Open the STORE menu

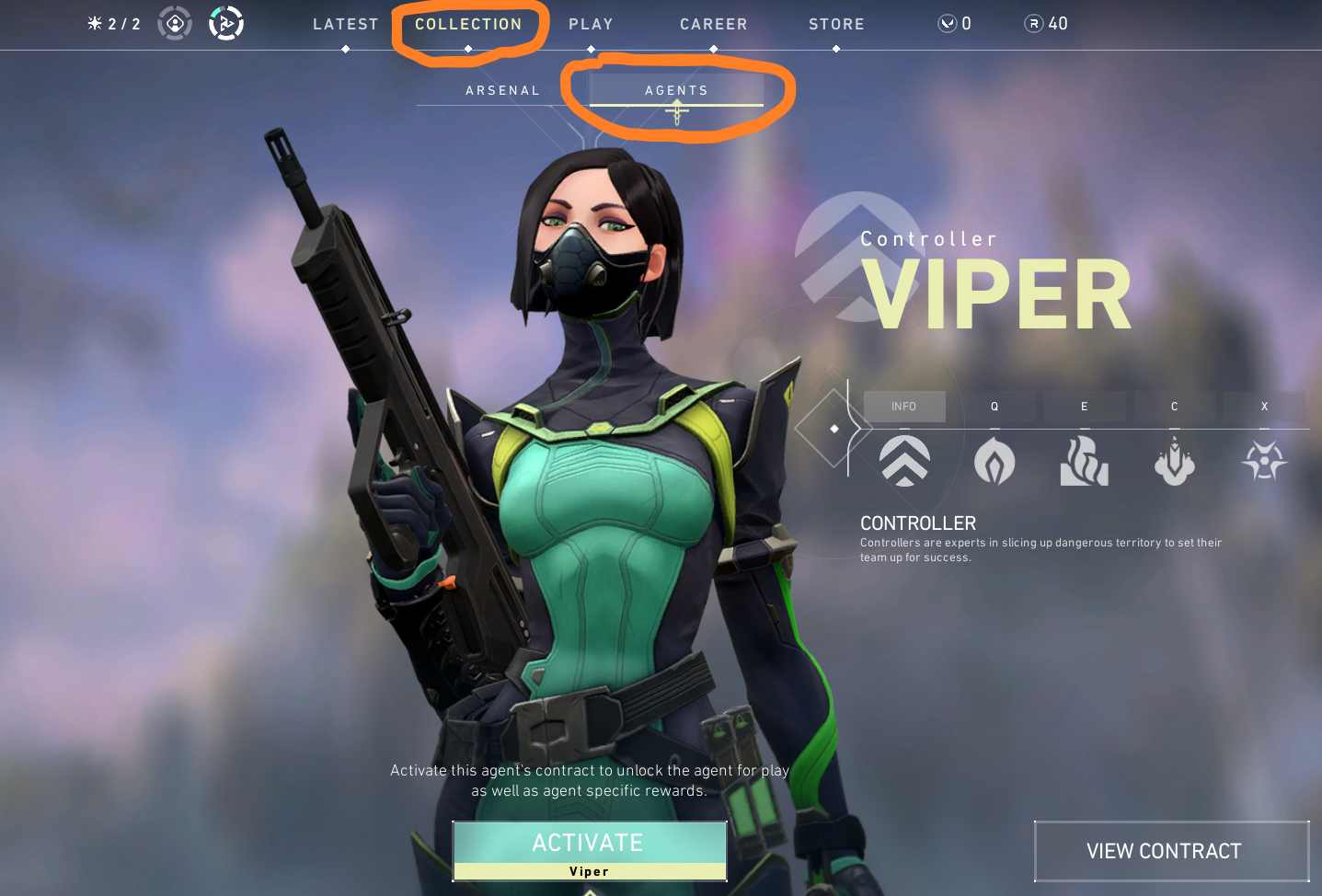835,24
